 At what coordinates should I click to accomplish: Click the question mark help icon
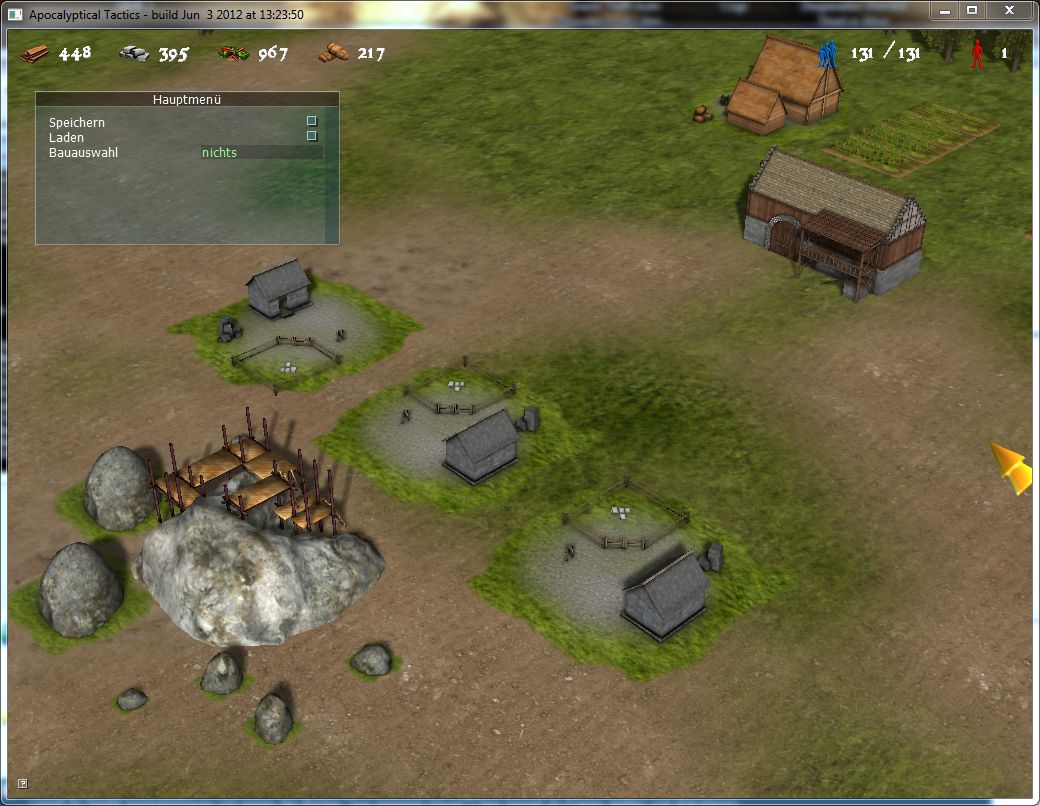click(x=22, y=784)
